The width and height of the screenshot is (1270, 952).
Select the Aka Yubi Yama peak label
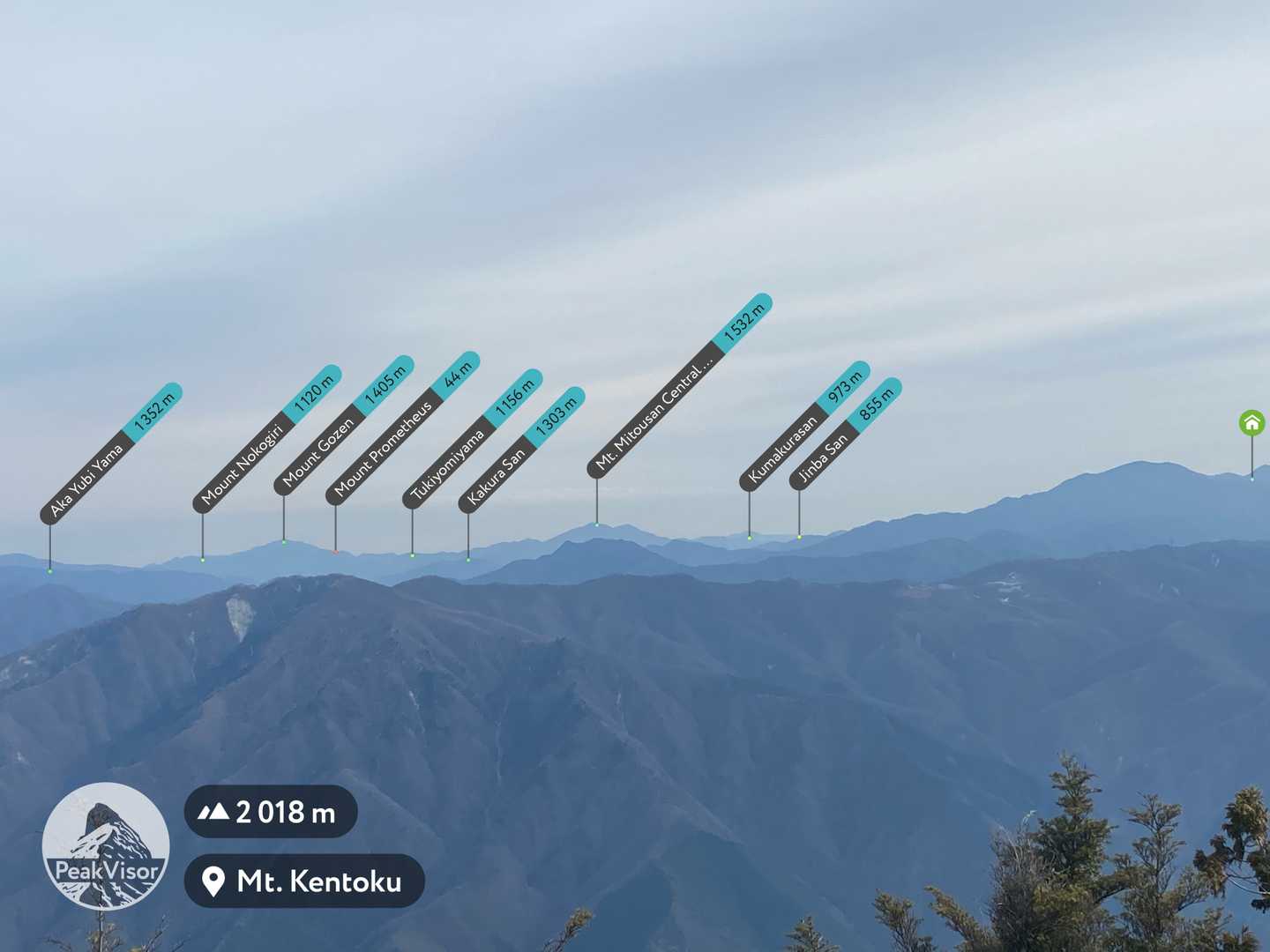(111, 454)
